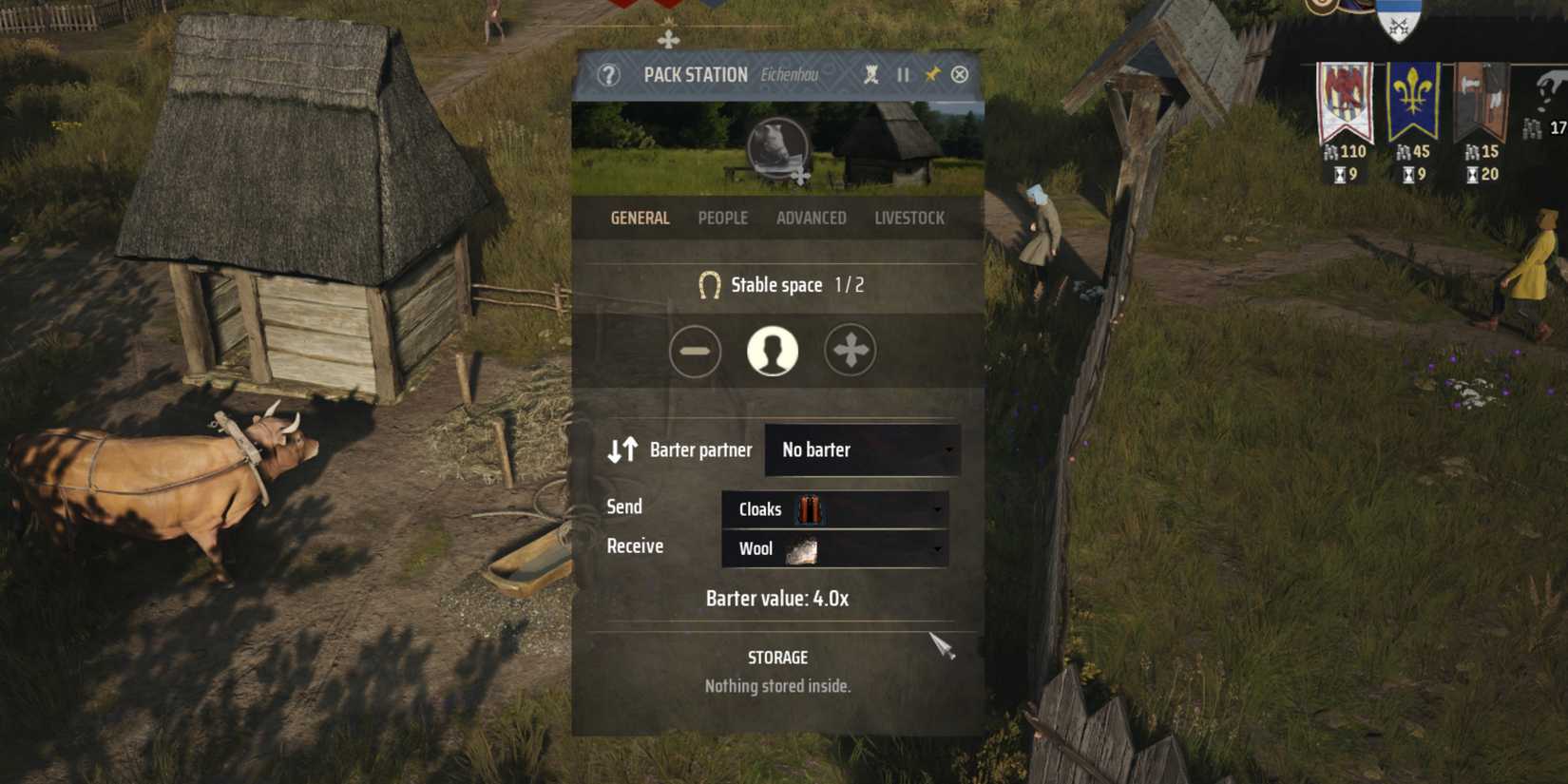Click the STORAGE section heading
The height and width of the screenshot is (784, 1568).
point(776,657)
